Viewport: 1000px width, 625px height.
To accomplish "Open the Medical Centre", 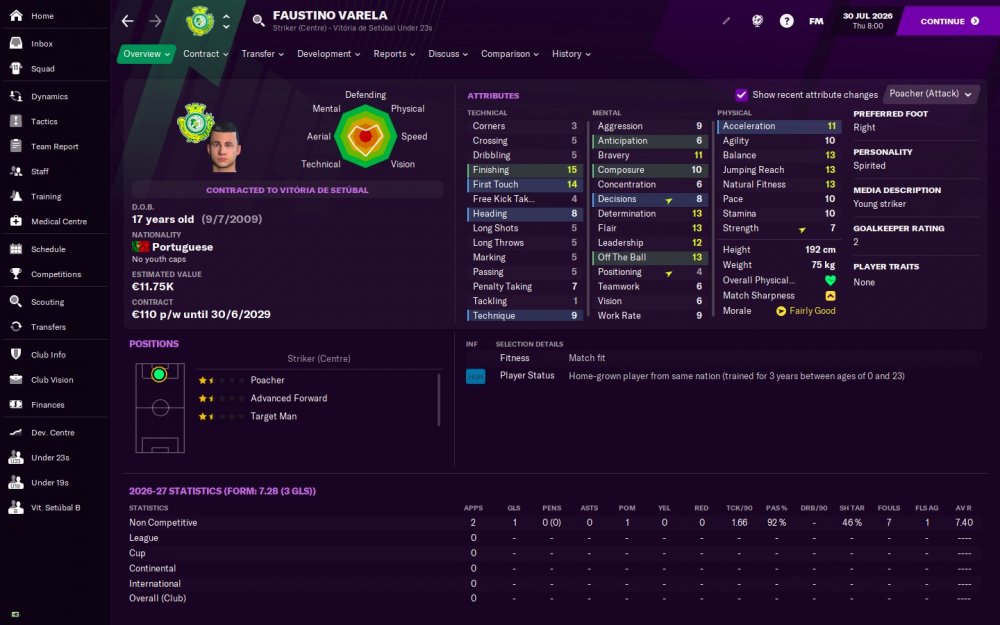I will [x=58, y=222].
